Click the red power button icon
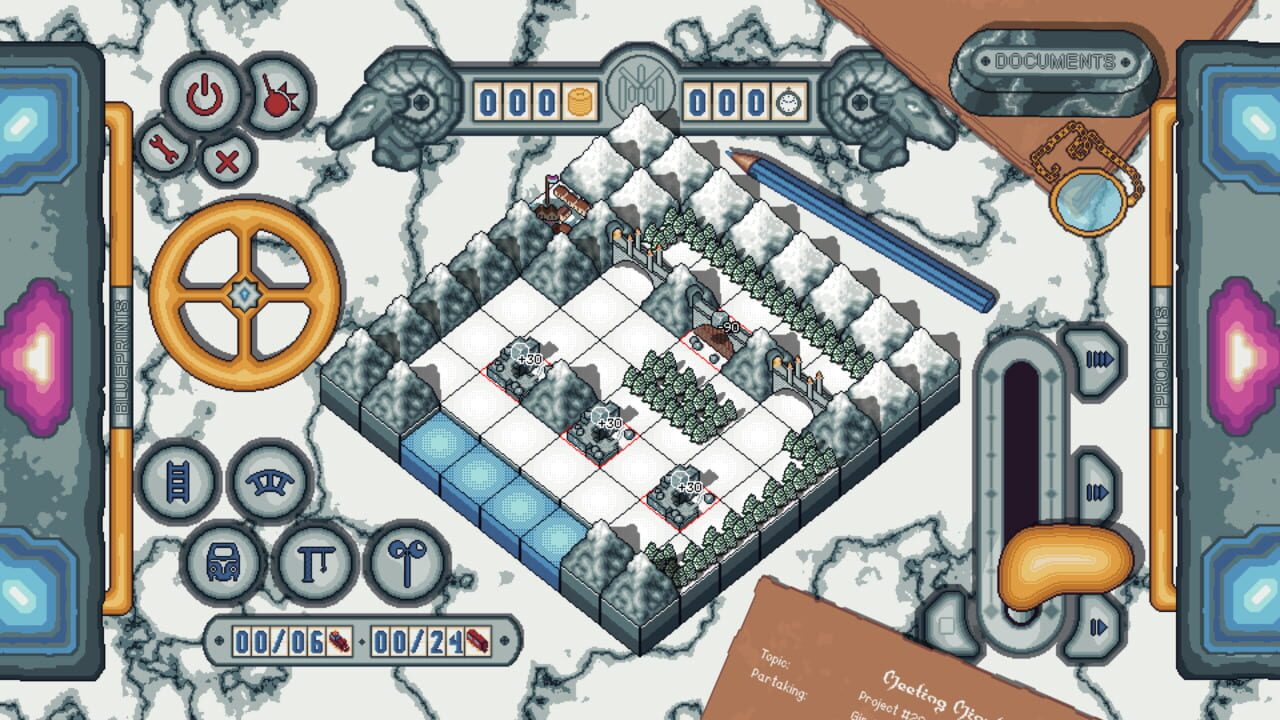 [x=203, y=96]
